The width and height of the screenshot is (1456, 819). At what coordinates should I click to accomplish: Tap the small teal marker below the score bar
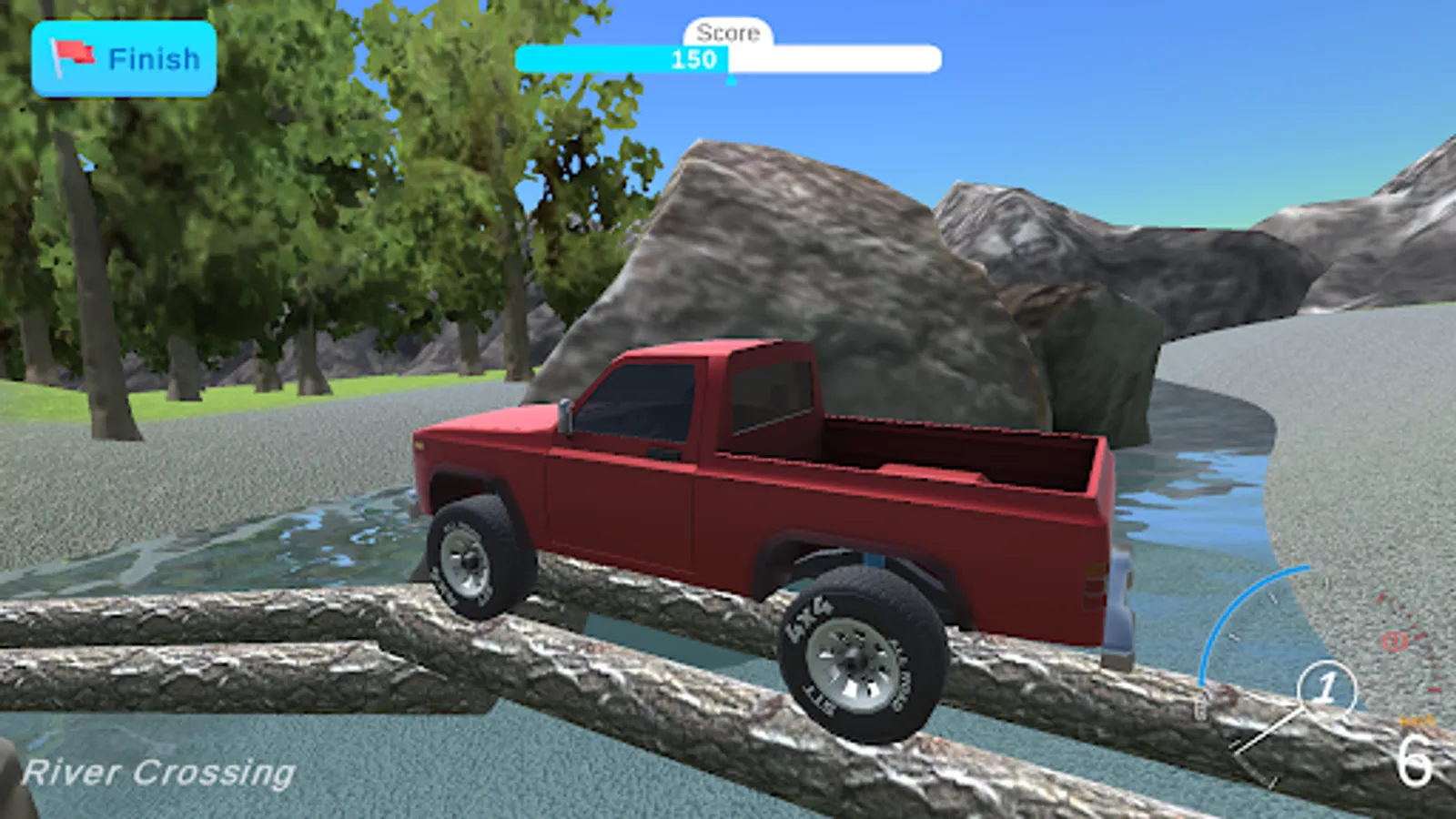pos(729,76)
